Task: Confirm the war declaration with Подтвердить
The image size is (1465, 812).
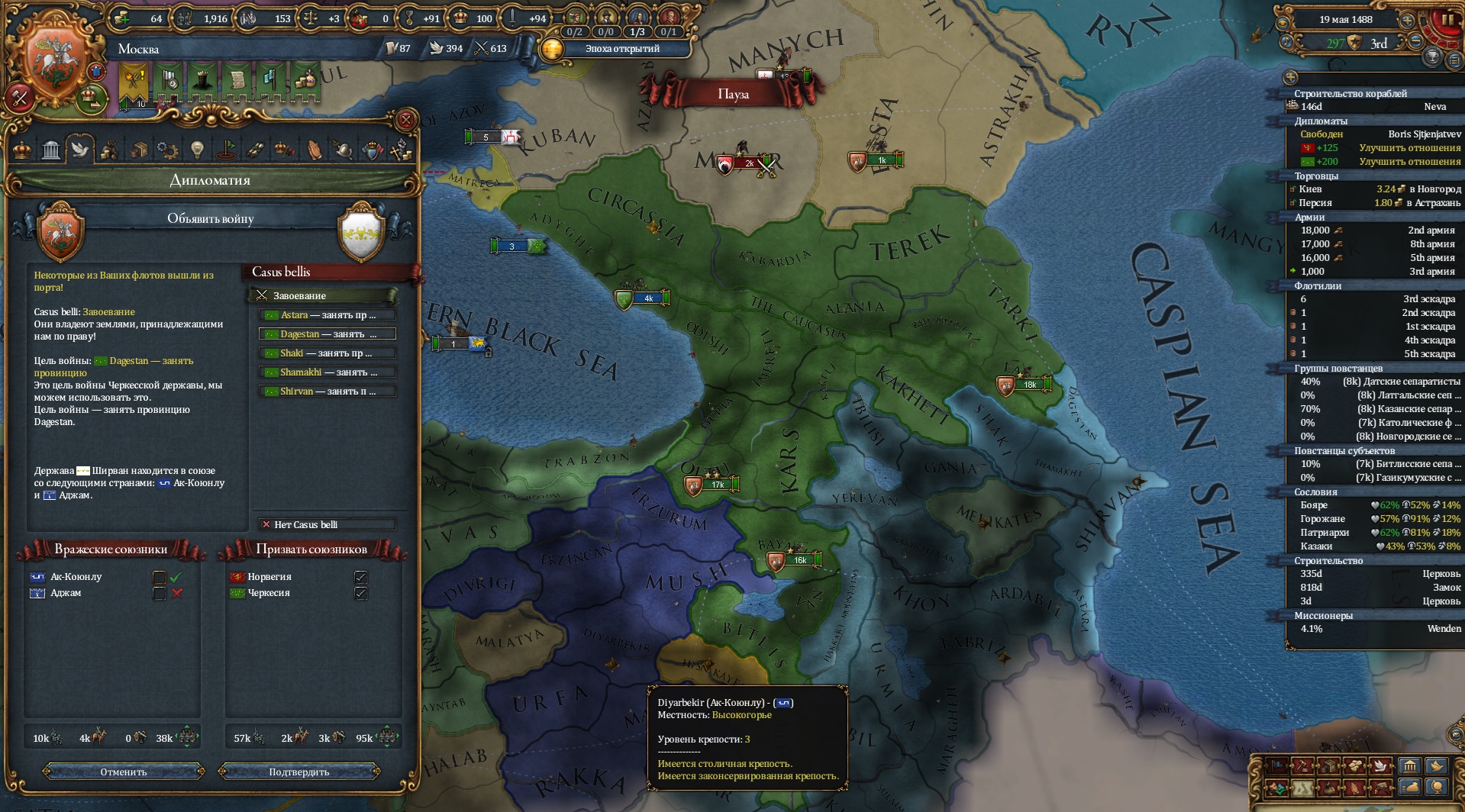Action: tap(298, 772)
